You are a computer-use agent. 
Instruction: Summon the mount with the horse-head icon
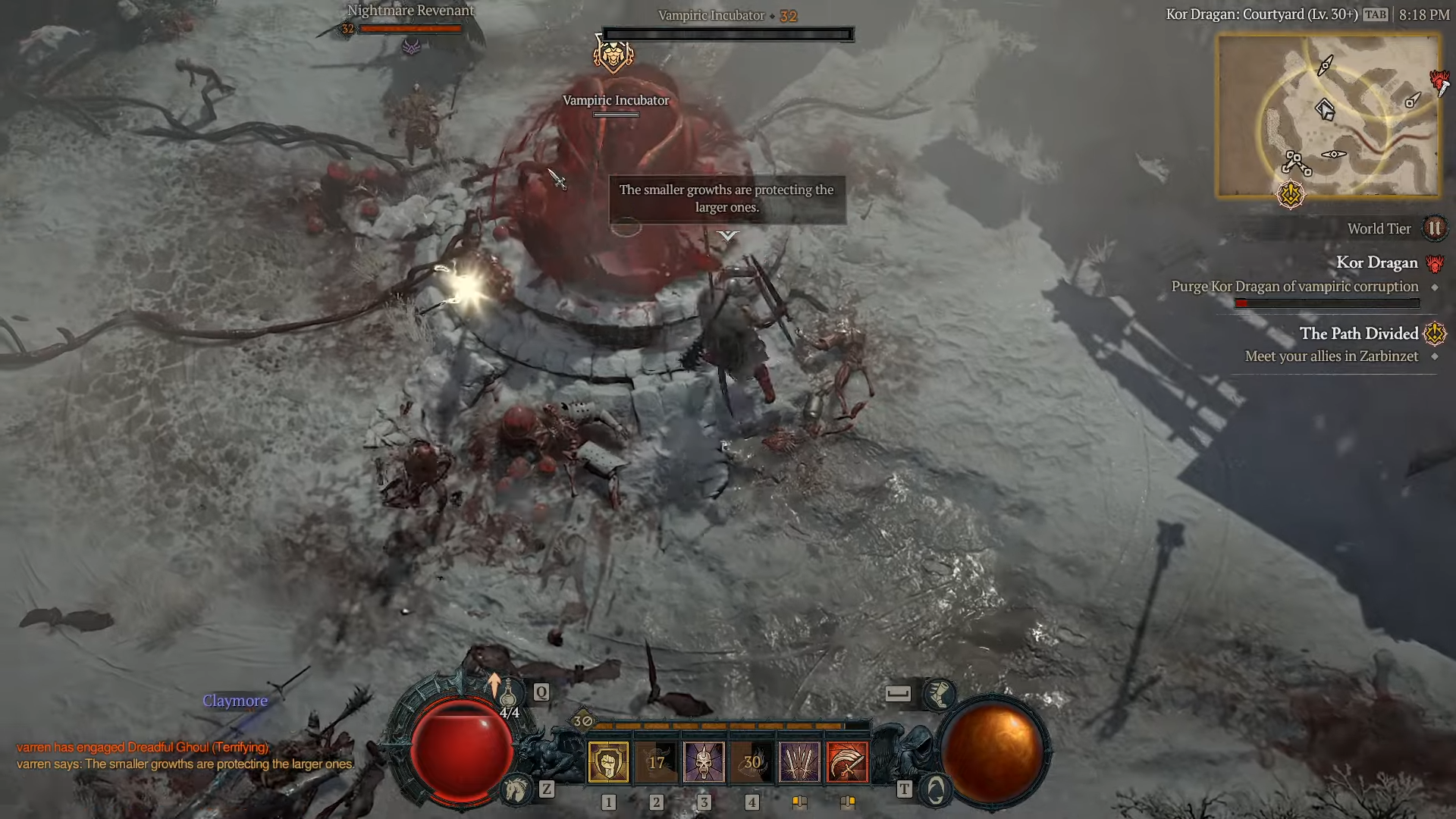(516, 790)
